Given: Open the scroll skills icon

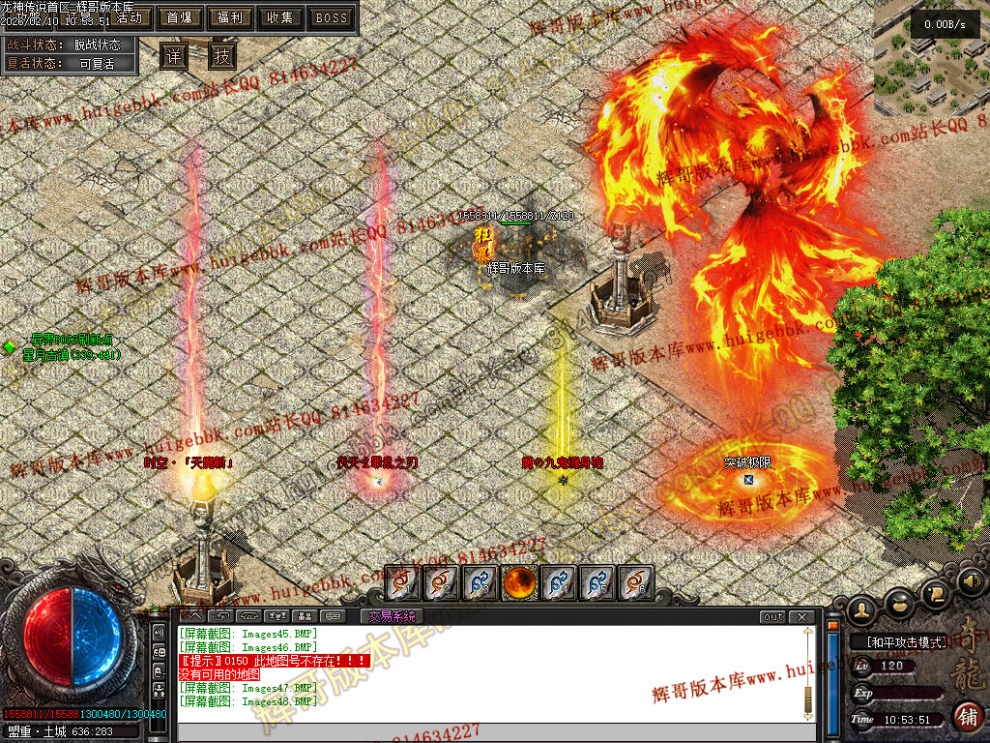Looking at the screenshot, I should pos(937,592).
